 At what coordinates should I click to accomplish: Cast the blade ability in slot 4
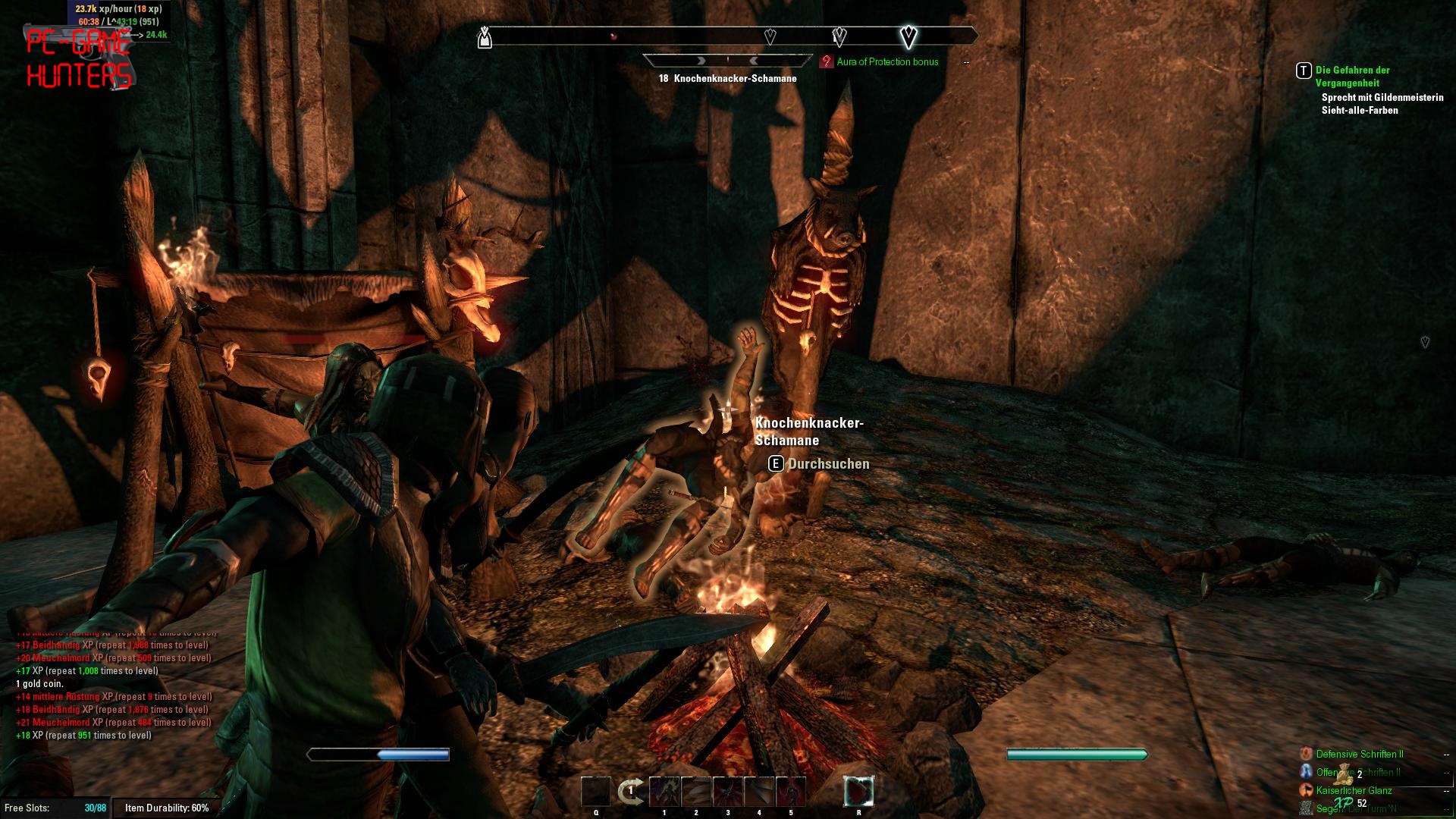(x=759, y=792)
